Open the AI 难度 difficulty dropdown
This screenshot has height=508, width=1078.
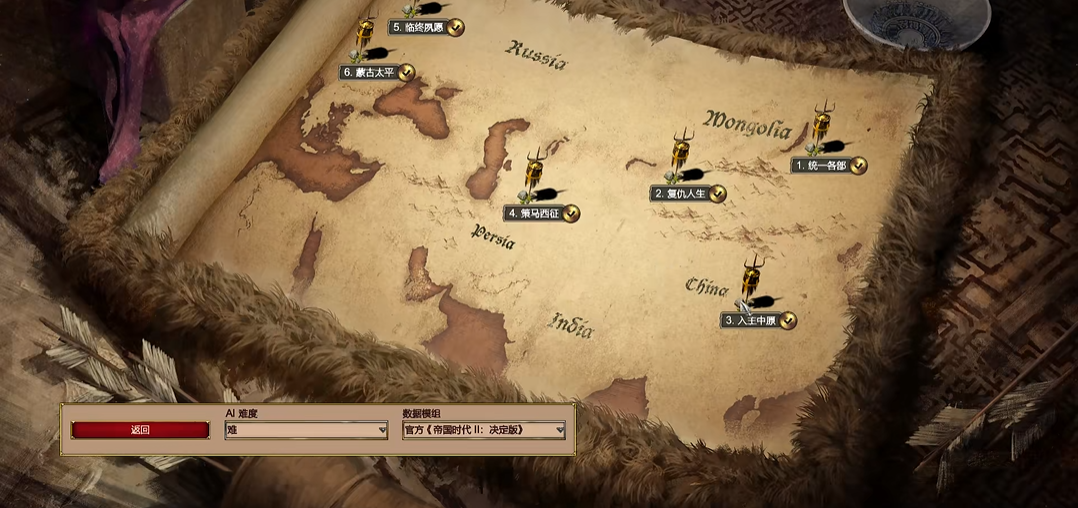pos(306,430)
